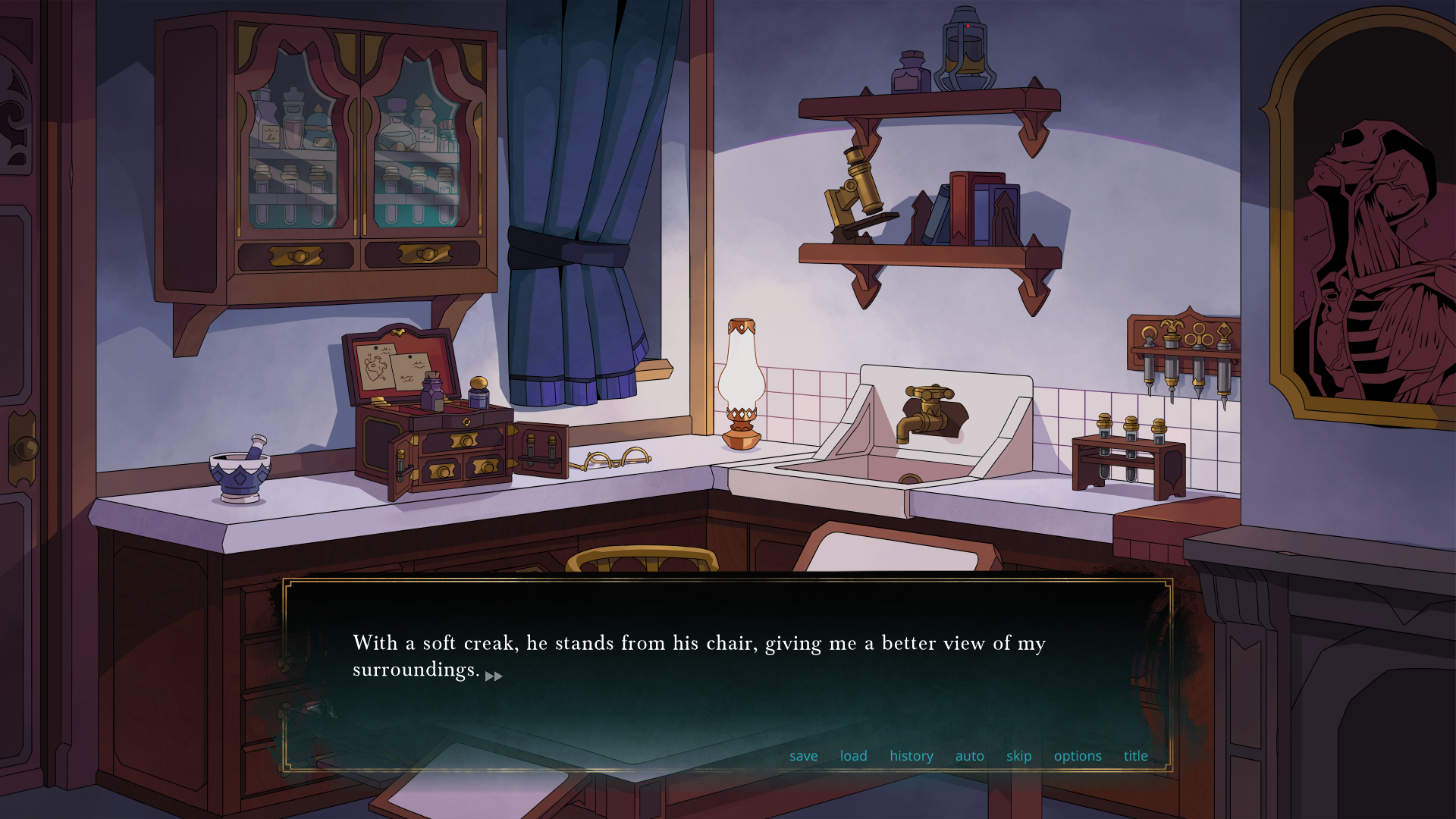Toggle auto-advance mode
Viewport: 1456px width, 819px height.
click(969, 756)
